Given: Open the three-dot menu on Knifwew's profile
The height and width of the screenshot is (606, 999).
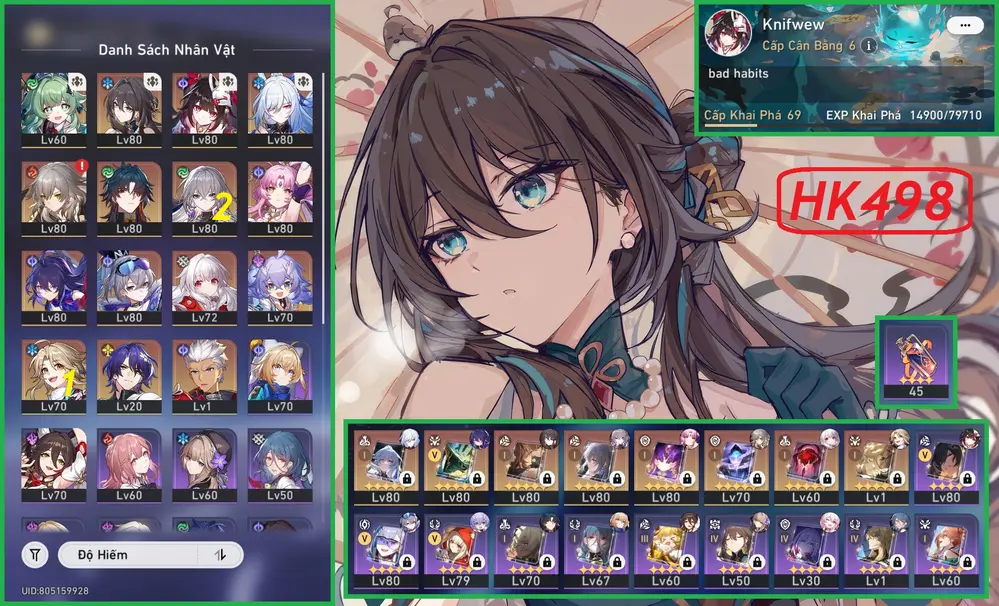Looking at the screenshot, I should [x=964, y=25].
